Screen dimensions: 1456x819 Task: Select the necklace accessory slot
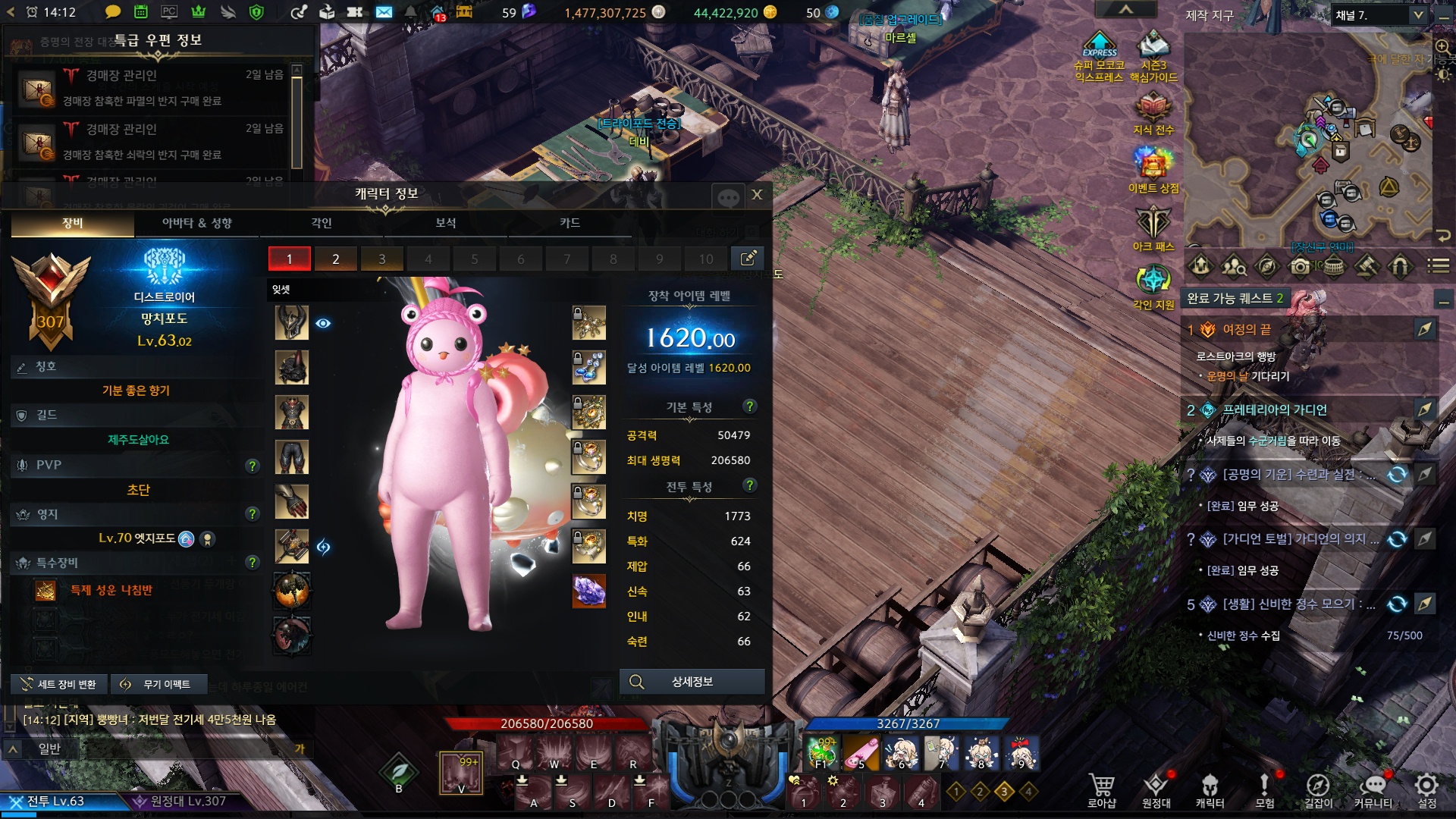(588, 323)
